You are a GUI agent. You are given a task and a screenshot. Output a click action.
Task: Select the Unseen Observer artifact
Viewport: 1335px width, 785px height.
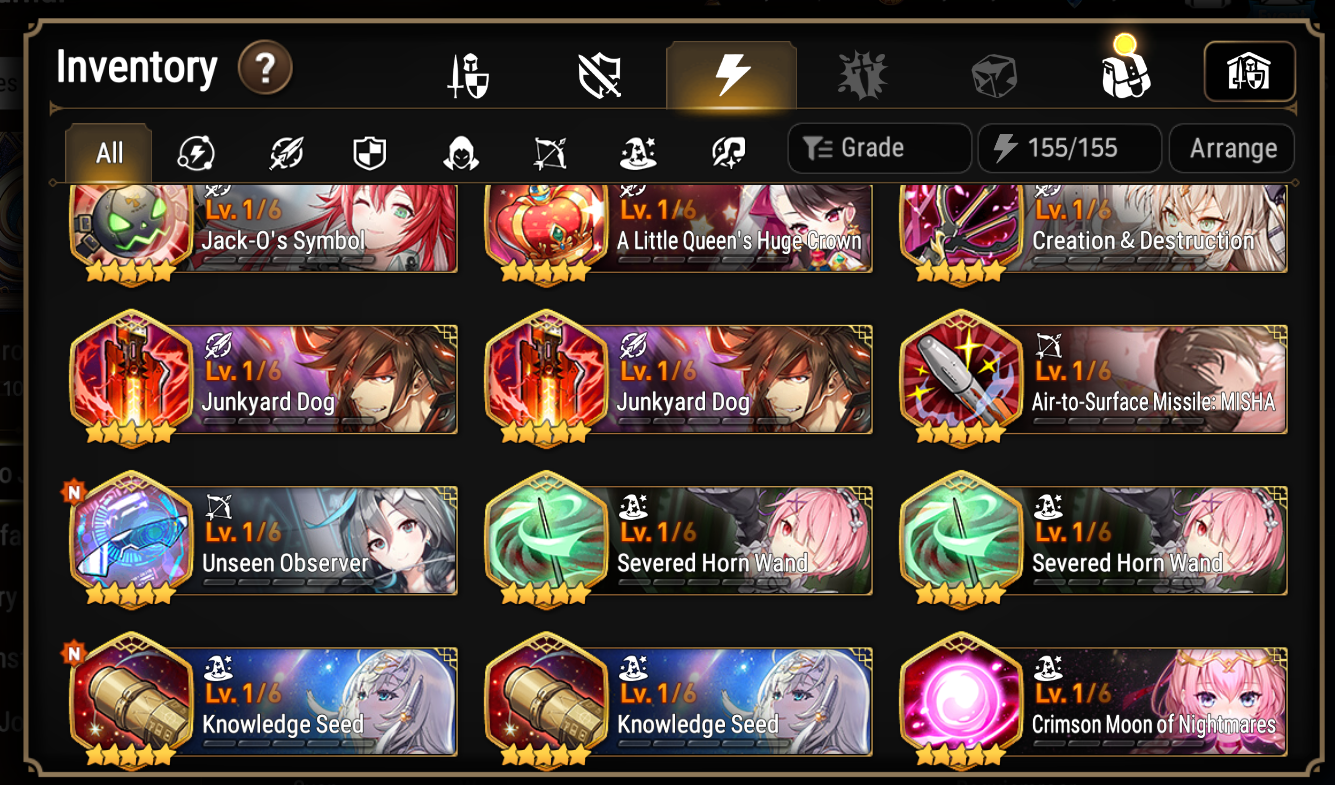pos(262,540)
